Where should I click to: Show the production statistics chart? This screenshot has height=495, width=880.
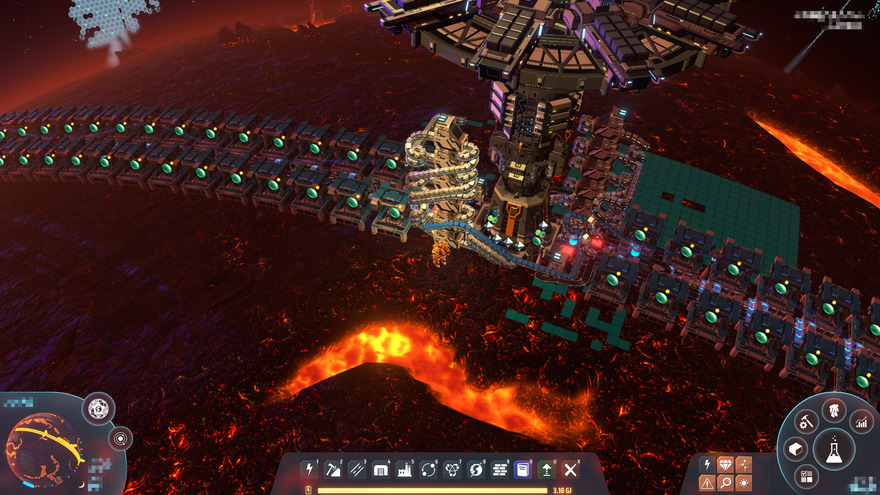(x=861, y=423)
